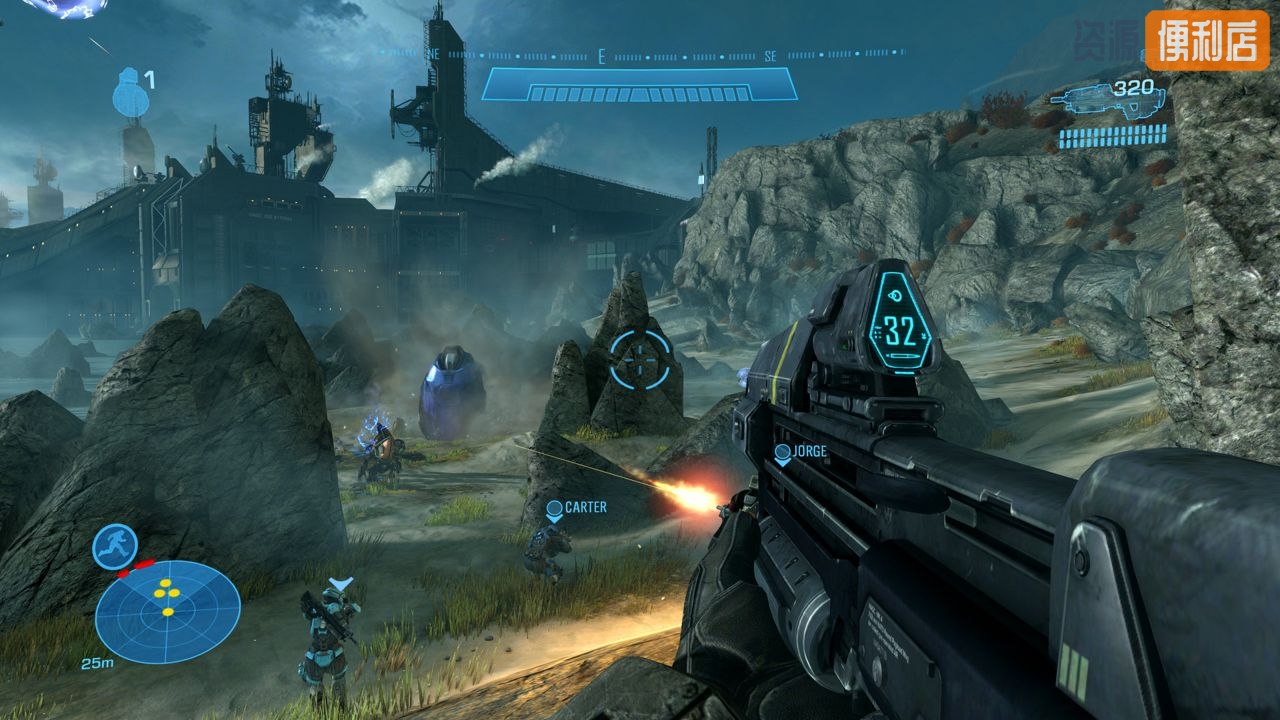Viewport: 1280px width, 720px height.
Task: Click the compass heading strip
Action: [640, 56]
